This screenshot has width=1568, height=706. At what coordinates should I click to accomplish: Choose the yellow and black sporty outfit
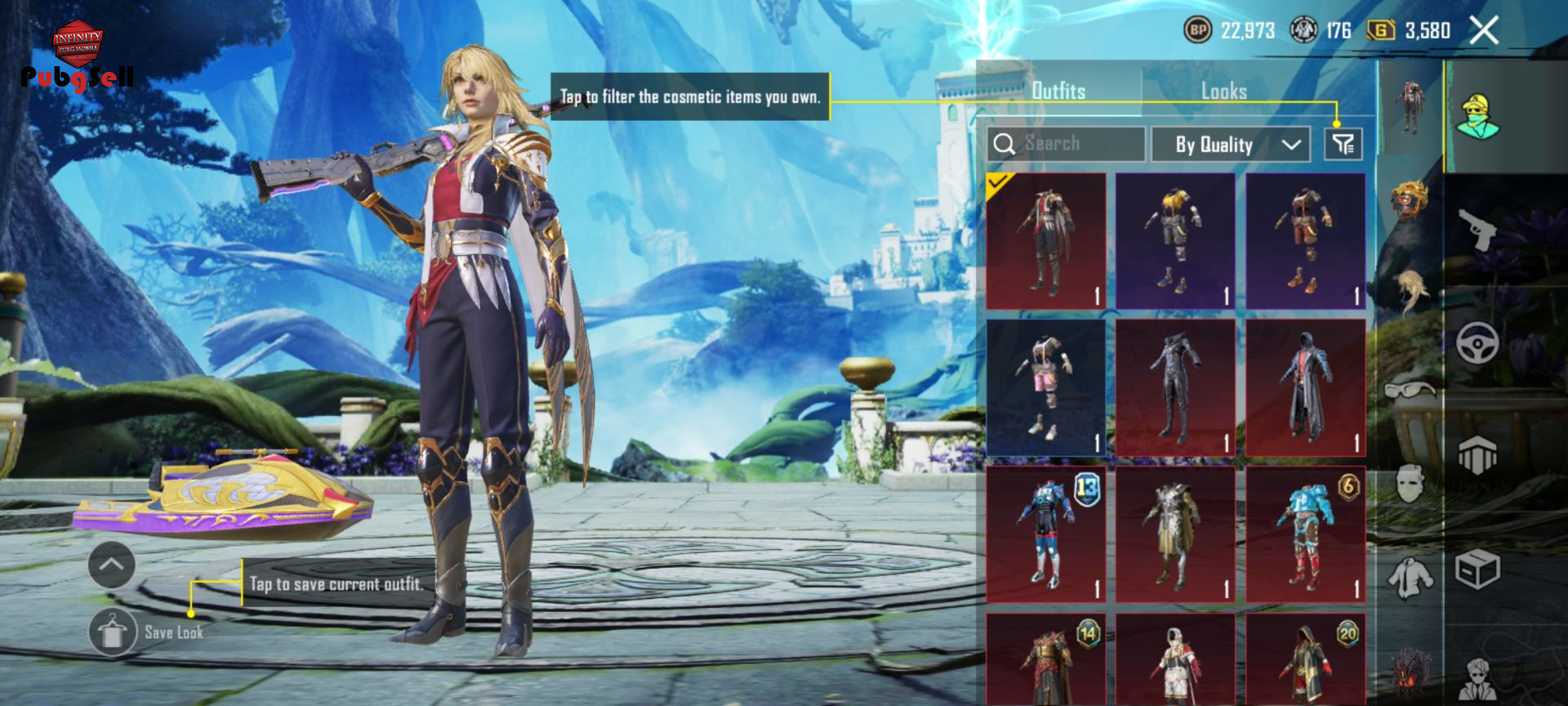click(x=1175, y=241)
